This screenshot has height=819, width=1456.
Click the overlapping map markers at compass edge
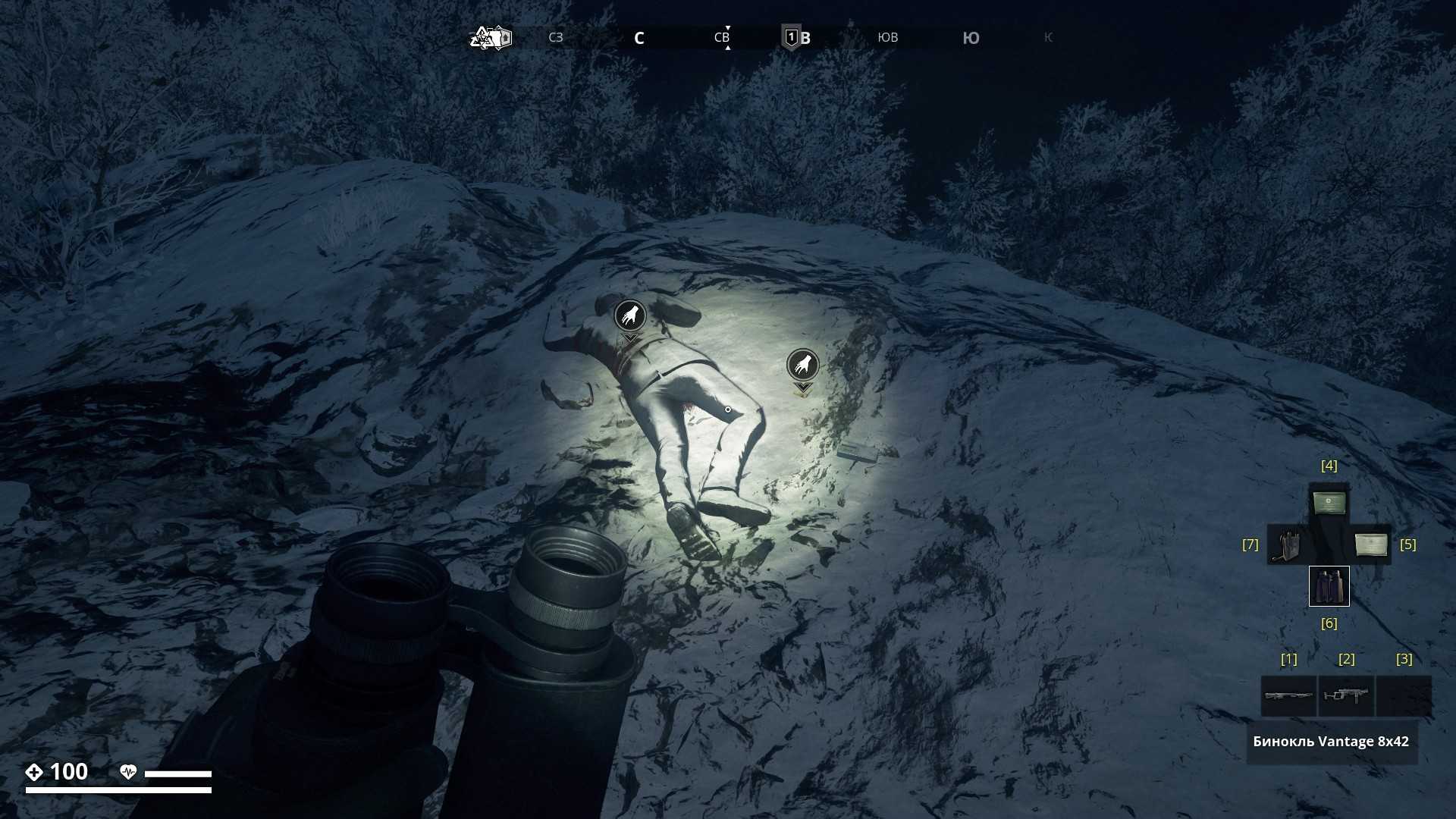click(491, 37)
